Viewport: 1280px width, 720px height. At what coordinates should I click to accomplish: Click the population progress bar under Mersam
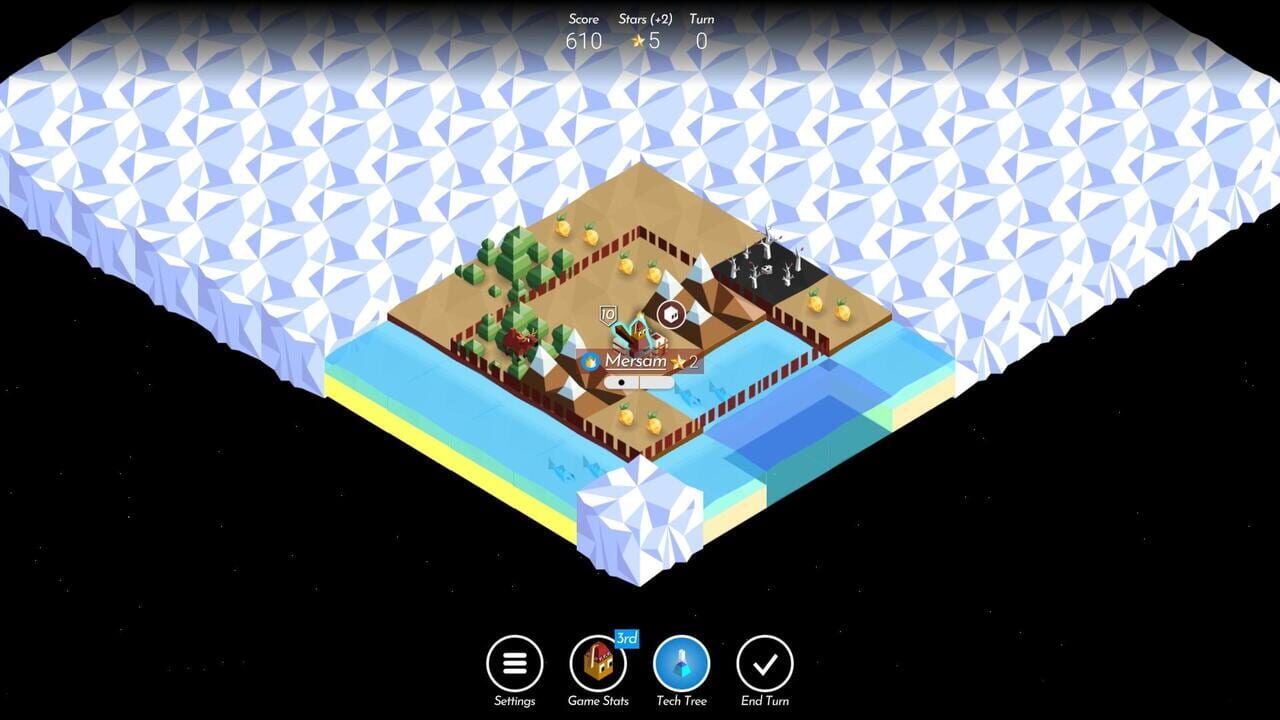(635, 381)
